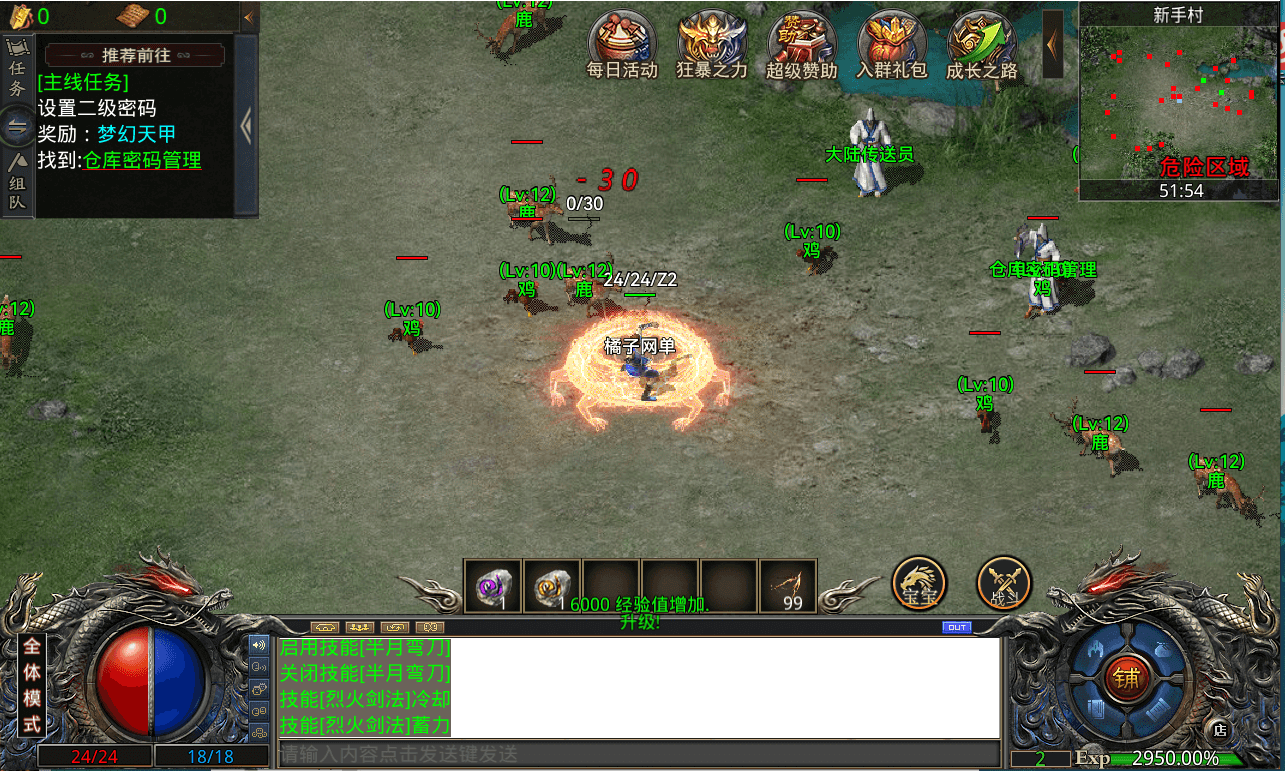Open the central 铺 shop button
1285x771 pixels.
[x=1127, y=678]
